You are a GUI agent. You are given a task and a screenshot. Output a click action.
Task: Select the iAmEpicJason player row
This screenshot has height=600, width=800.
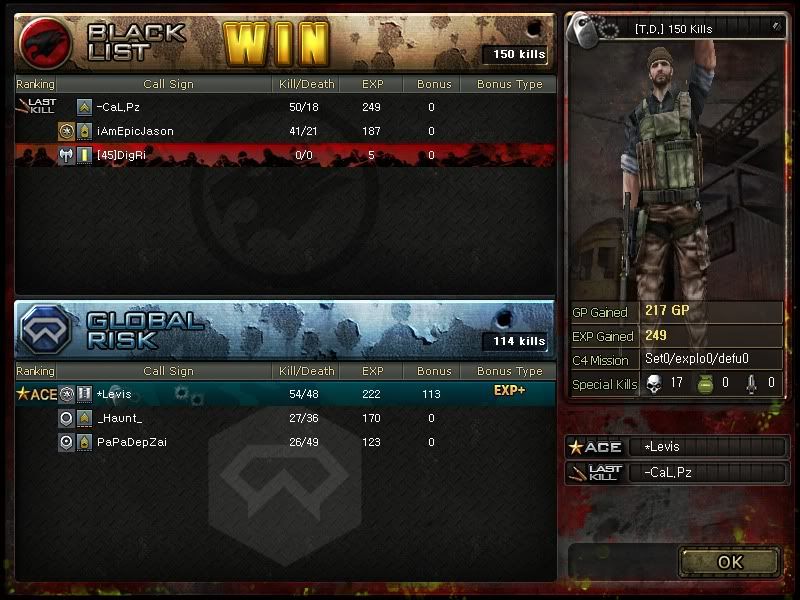(x=285, y=131)
